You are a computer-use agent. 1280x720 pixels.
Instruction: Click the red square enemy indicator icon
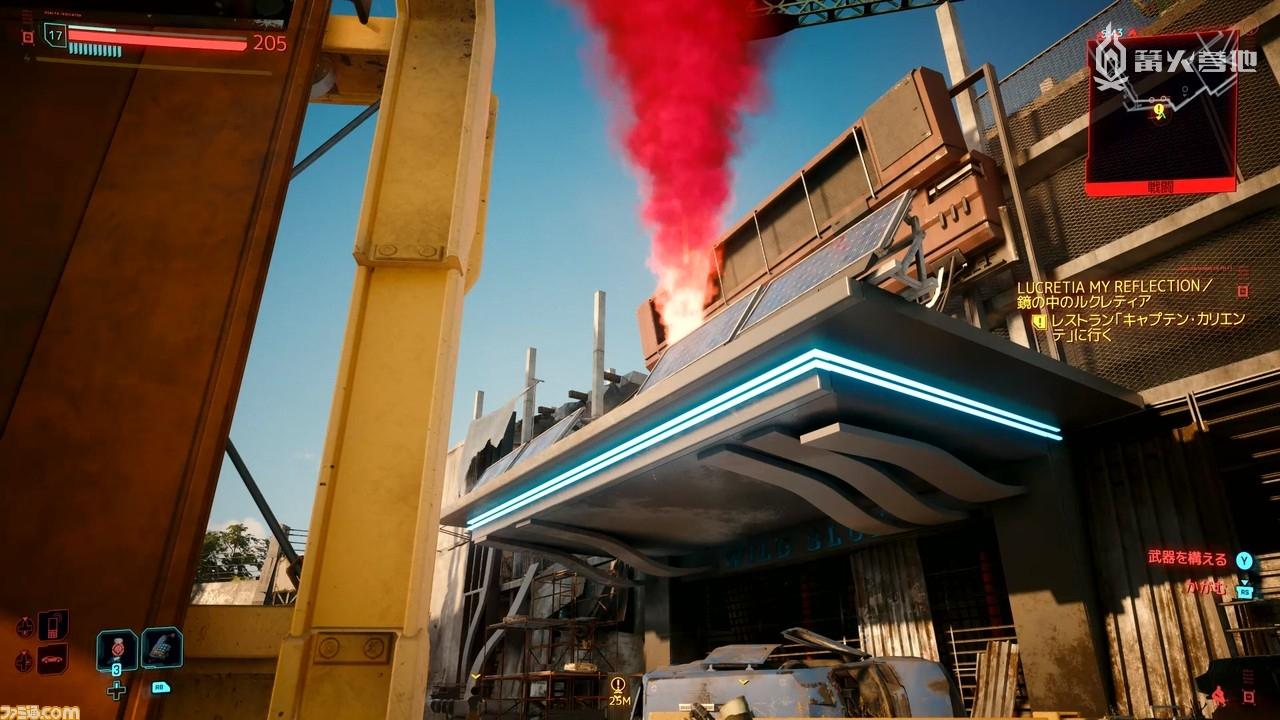1248,697
